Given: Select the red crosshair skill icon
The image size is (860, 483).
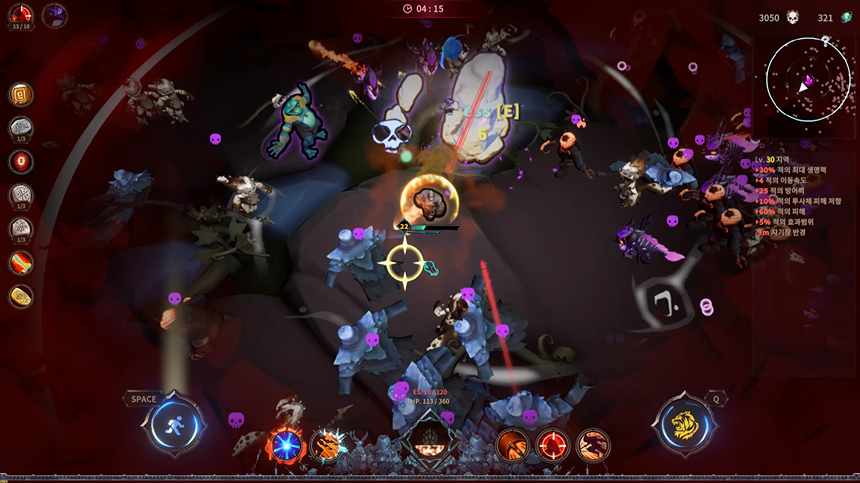Looking at the screenshot, I should click(x=552, y=444).
